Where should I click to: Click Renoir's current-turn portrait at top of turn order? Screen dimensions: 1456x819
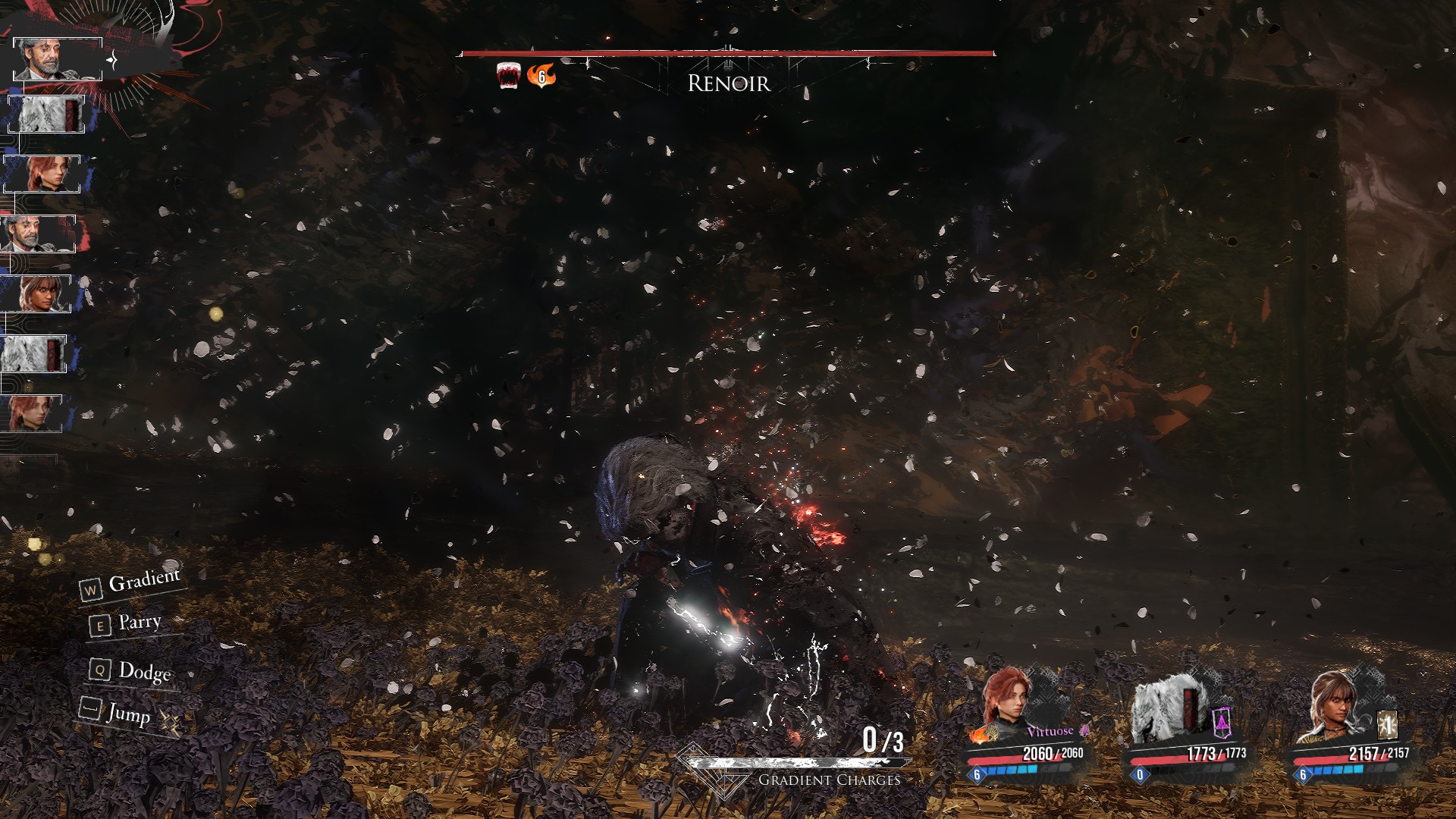click(x=58, y=58)
